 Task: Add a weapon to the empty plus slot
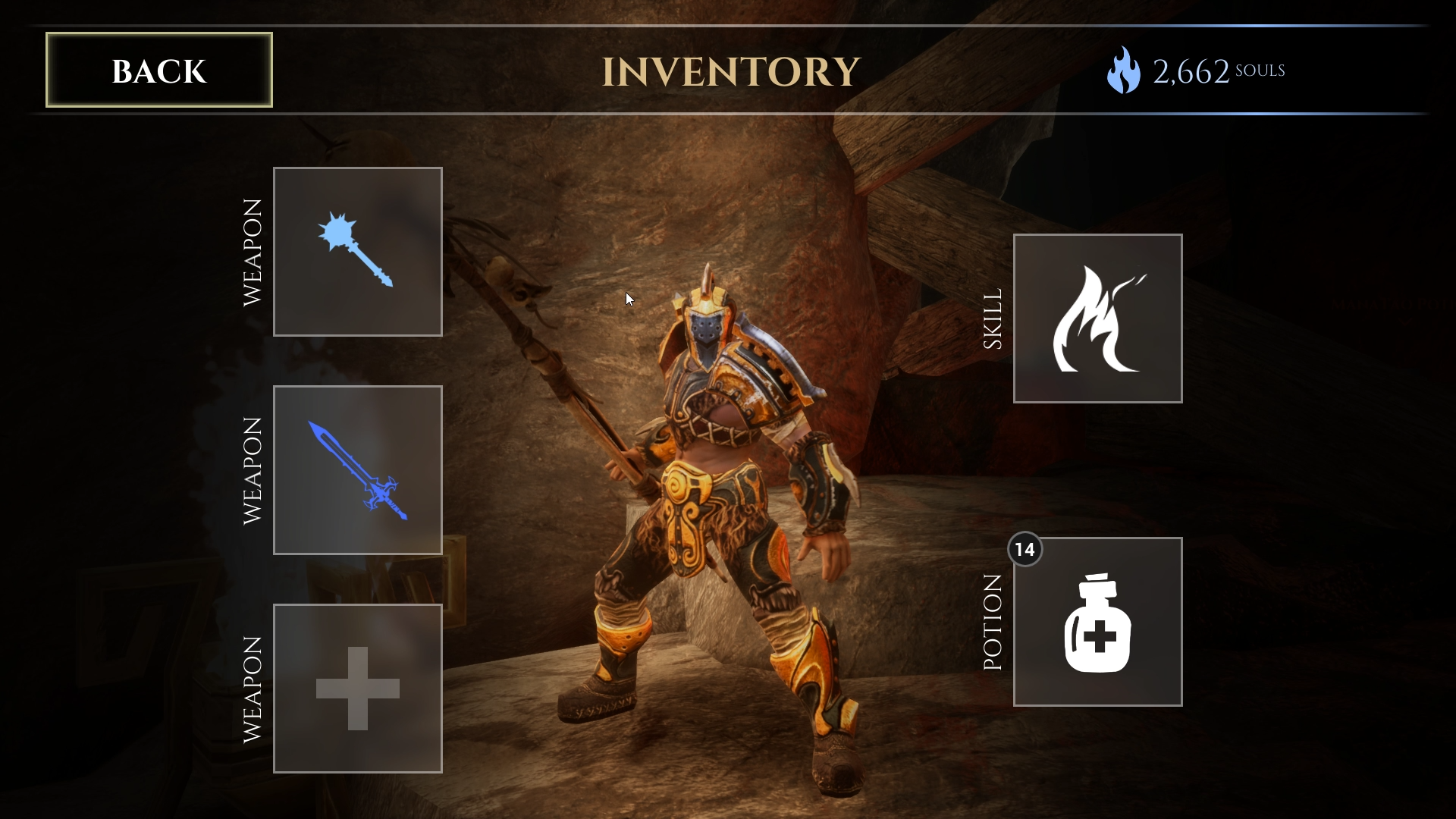pos(357,689)
